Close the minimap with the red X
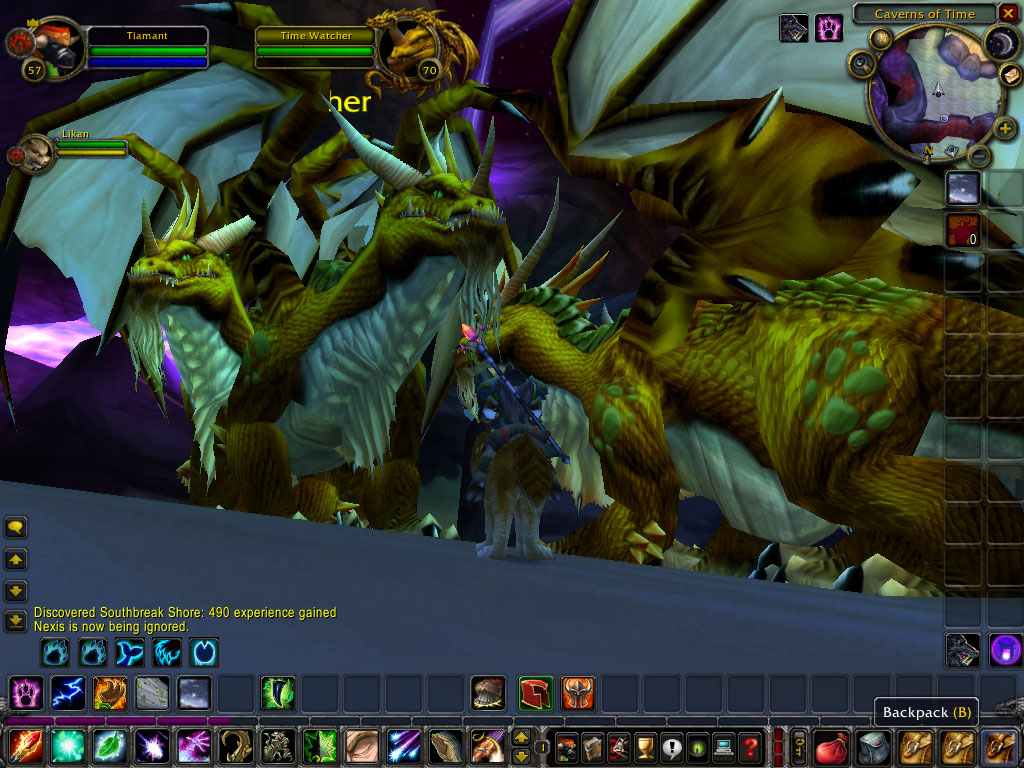The width and height of the screenshot is (1024, 768). click(x=1008, y=14)
